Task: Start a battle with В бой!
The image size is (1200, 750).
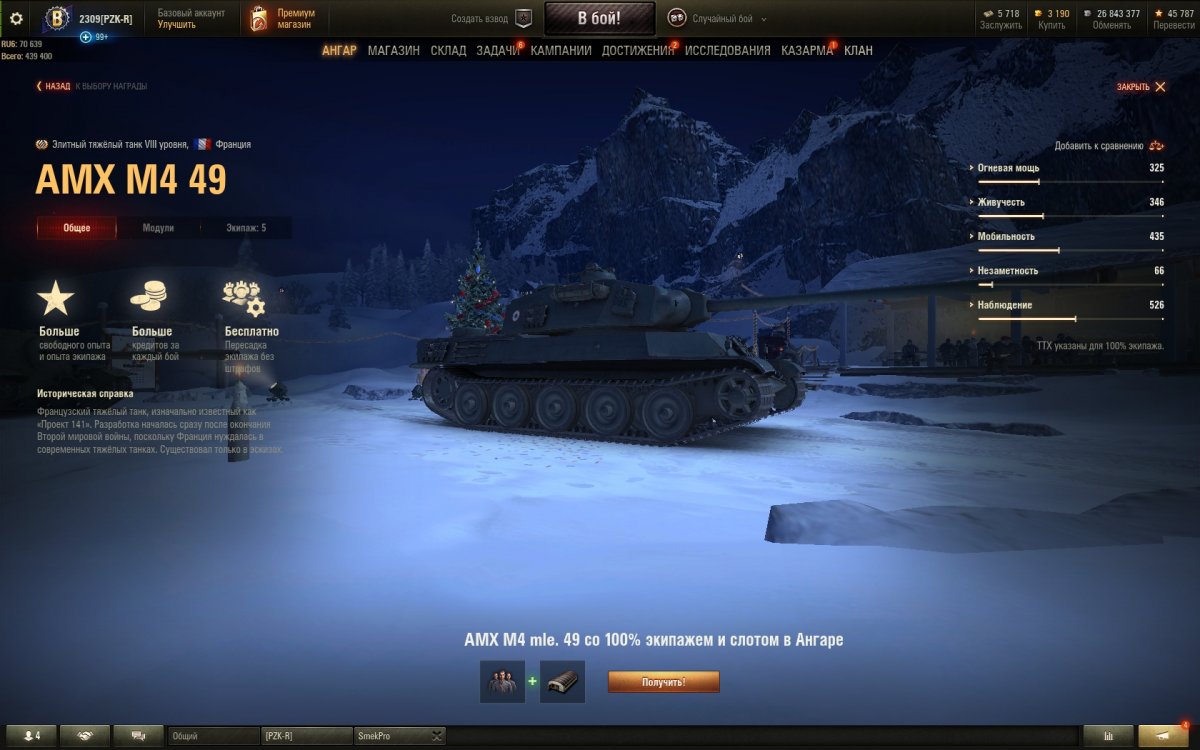Action: click(599, 18)
